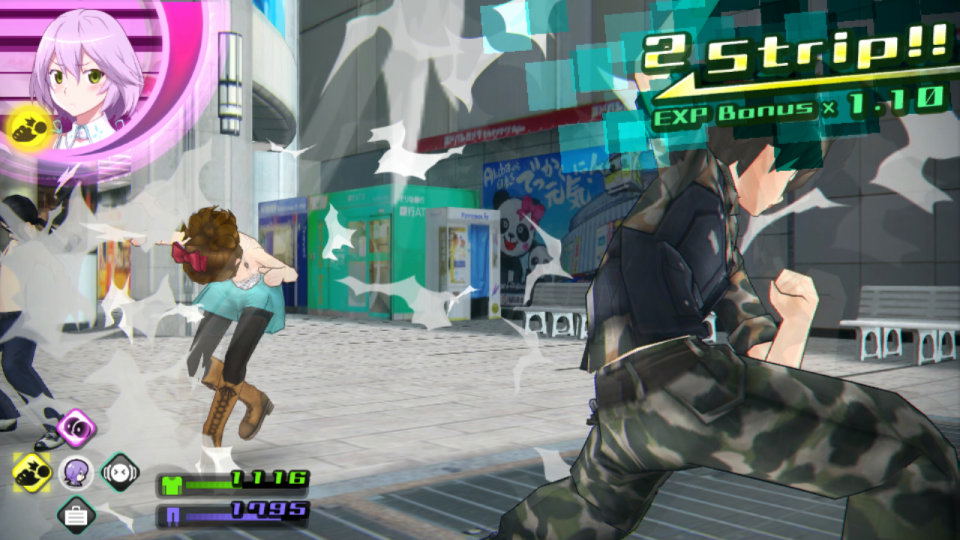Select the yellow fist attack command icon
This screenshot has height=540, width=960.
(x=33, y=471)
